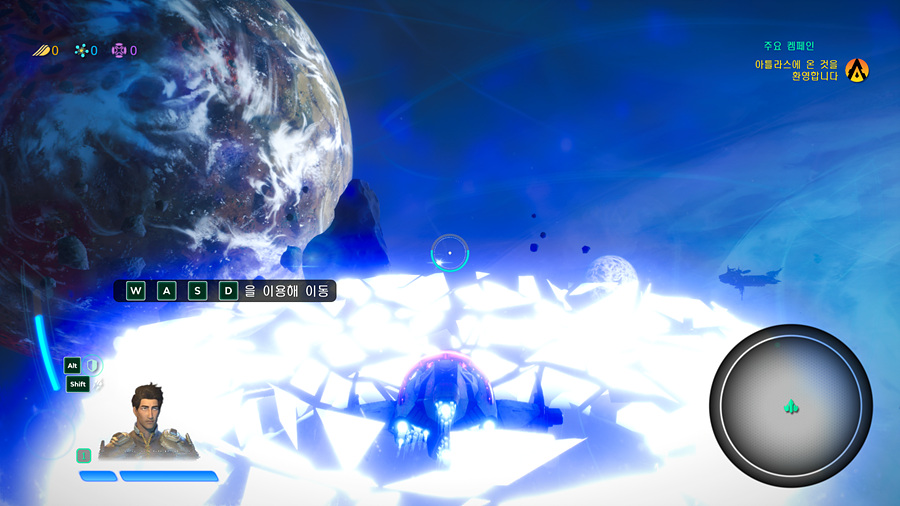Screen dimensions: 900x506
Task: Select the cyan molecule resource icon
Action: (x=81, y=50)
